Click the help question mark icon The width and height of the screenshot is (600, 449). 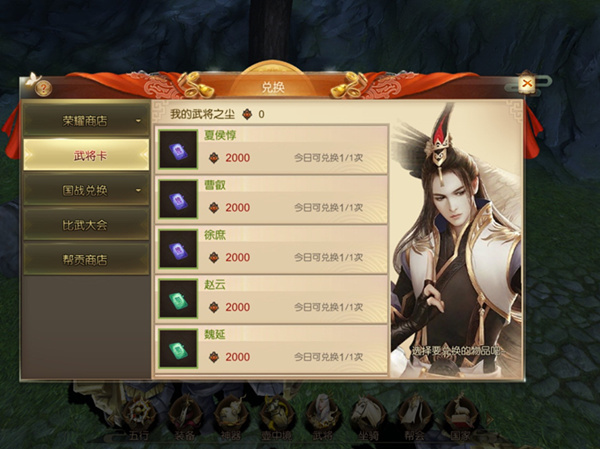point(43,87)
